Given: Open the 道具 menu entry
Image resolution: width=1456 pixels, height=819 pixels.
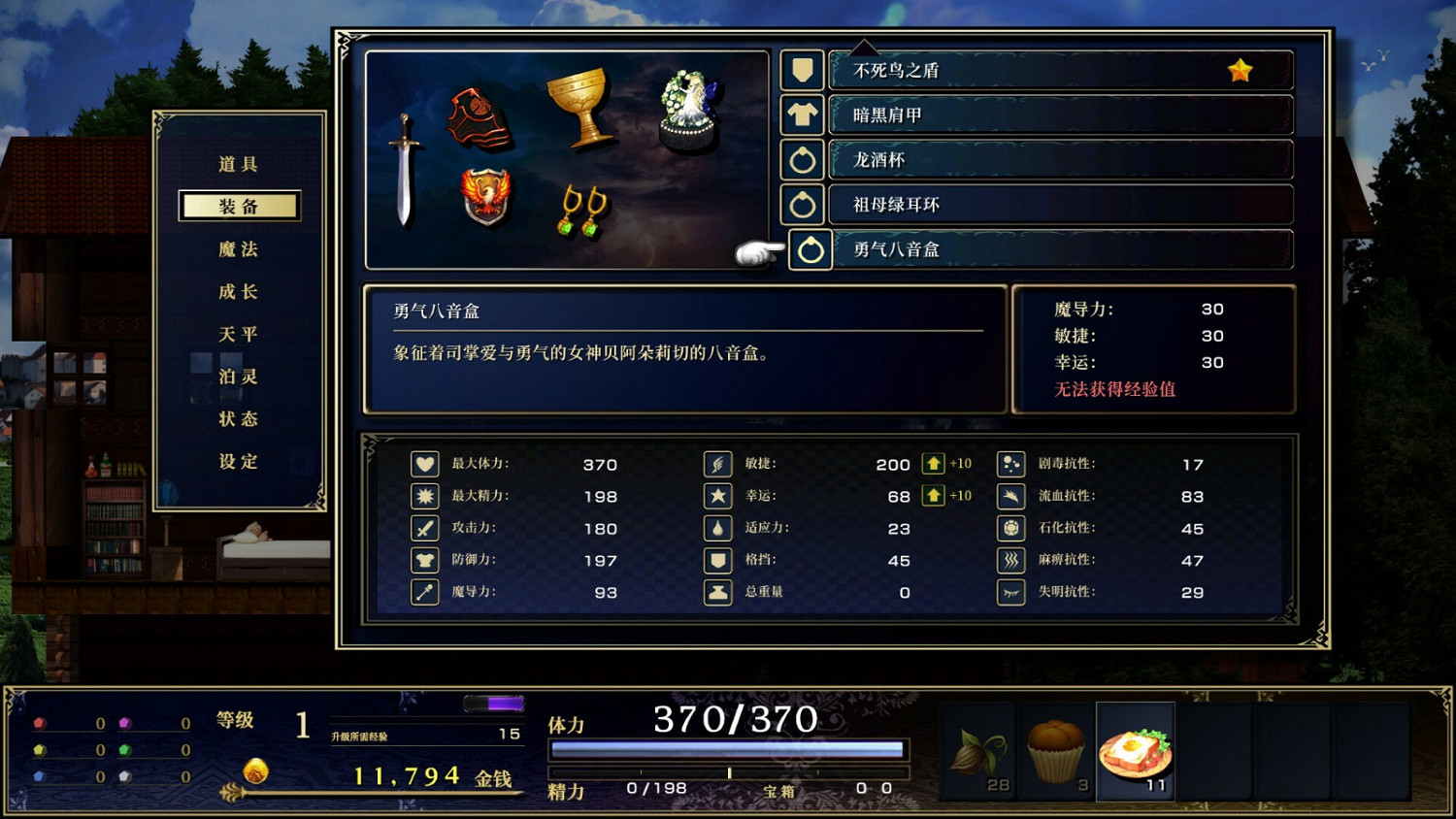Looking at the screenshot, I should pos(238,163).
